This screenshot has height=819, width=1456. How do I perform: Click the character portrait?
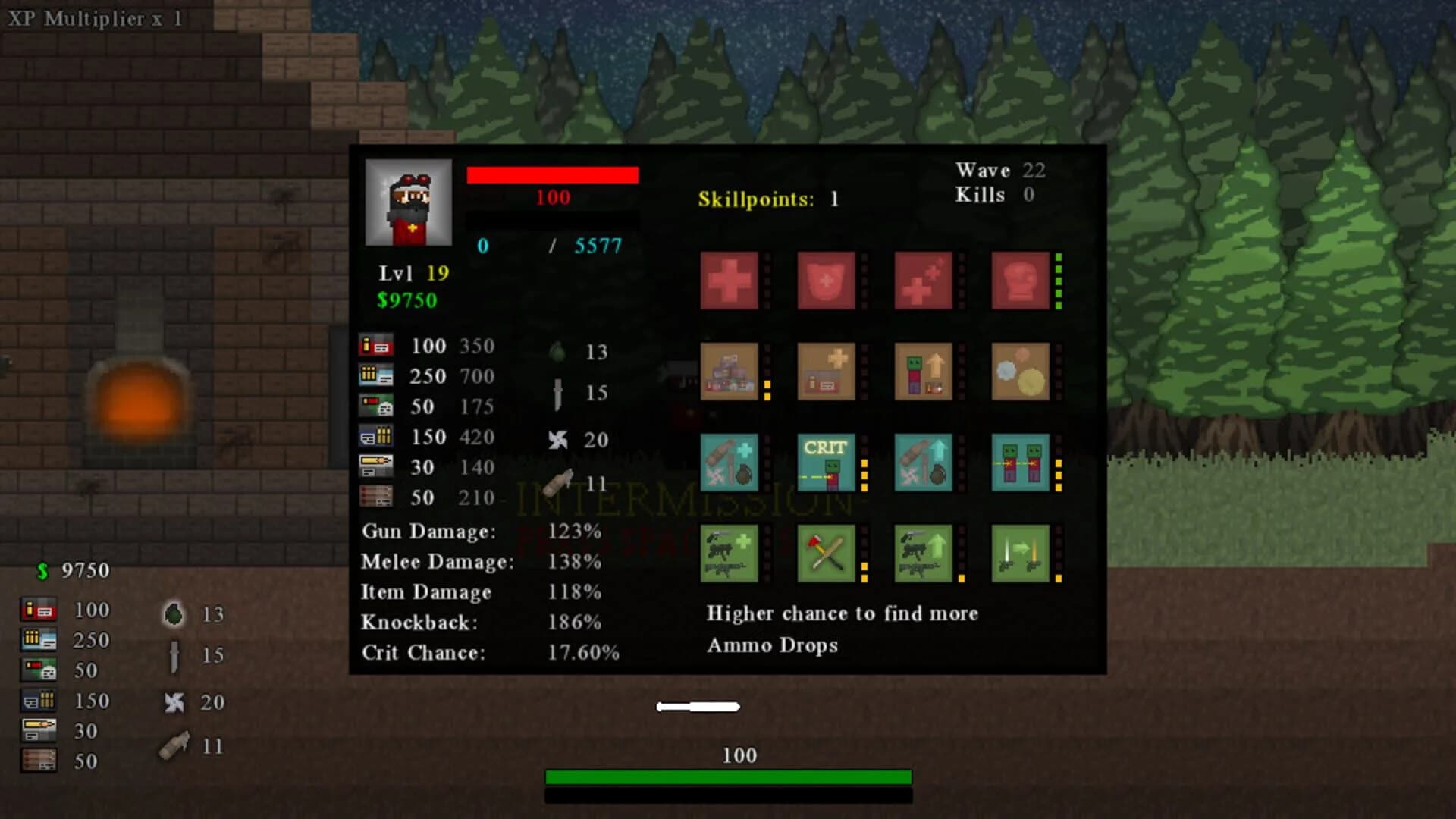click(x=409, y=203)
